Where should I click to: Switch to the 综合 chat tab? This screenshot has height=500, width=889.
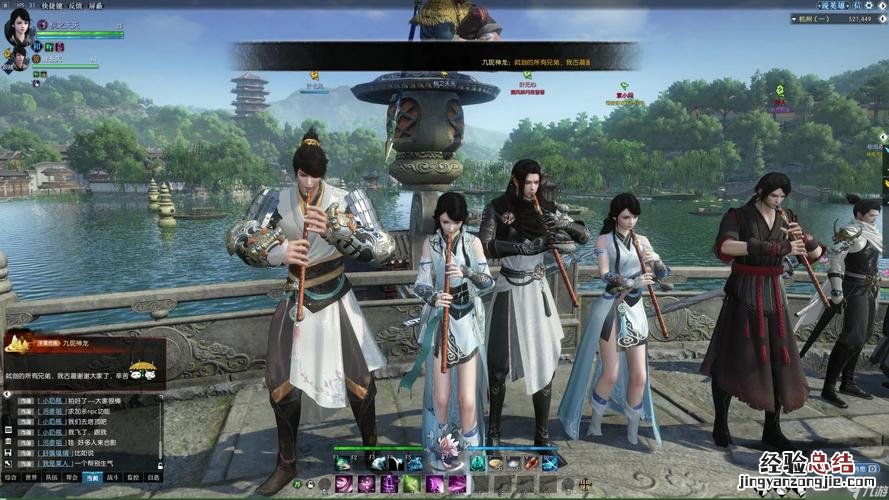coord(12,478)
